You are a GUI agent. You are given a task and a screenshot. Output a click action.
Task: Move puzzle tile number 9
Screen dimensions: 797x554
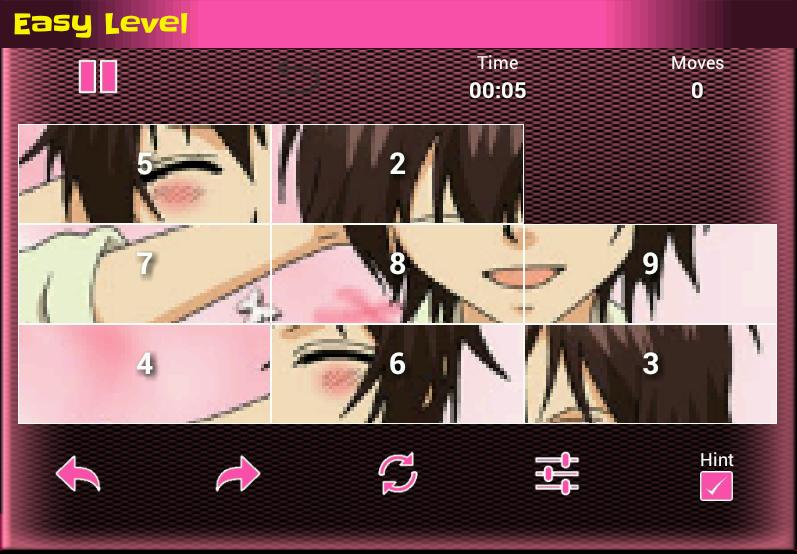pyautogui.click(x=651, y=273)
